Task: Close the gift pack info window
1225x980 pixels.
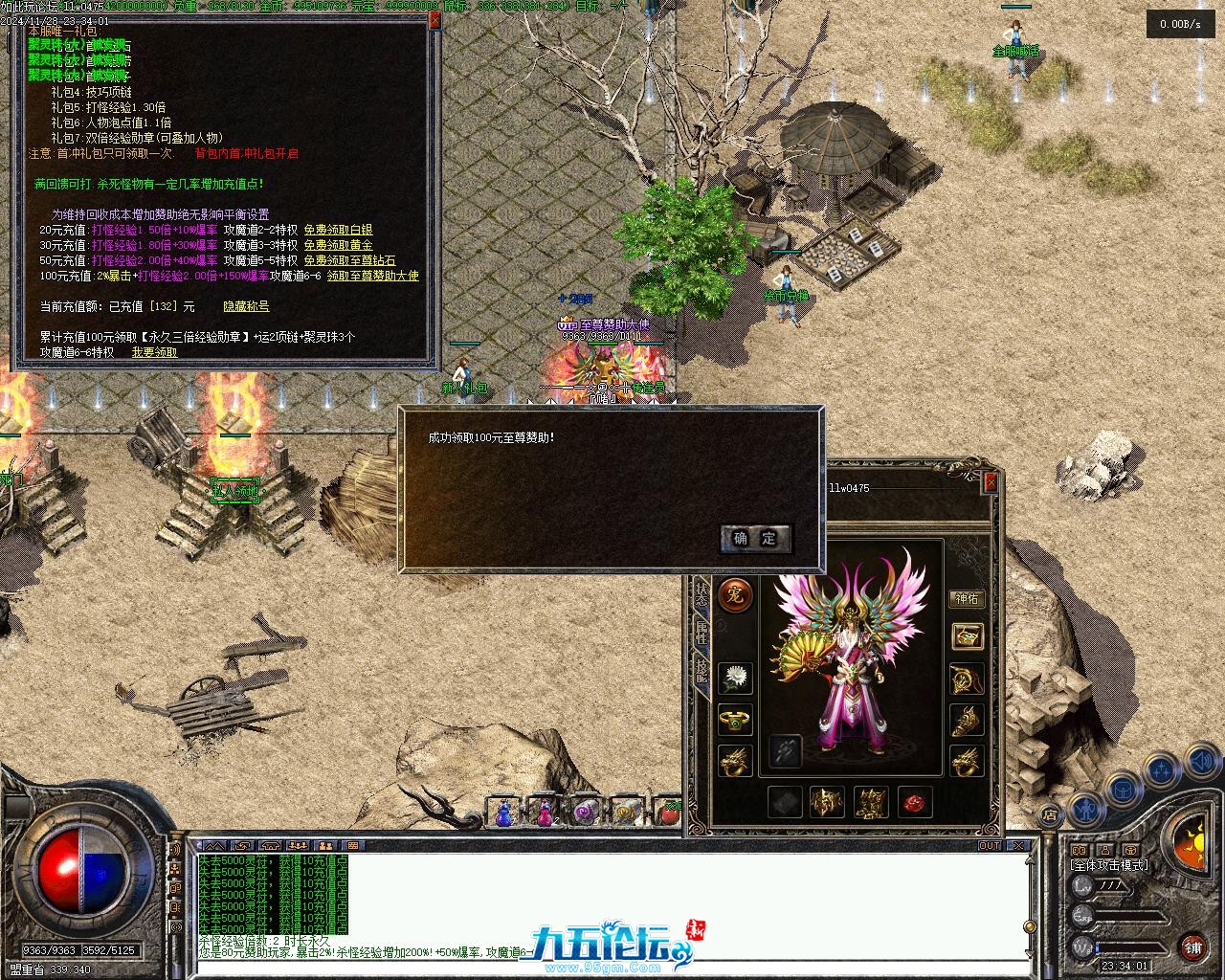Action: point(435,20)
